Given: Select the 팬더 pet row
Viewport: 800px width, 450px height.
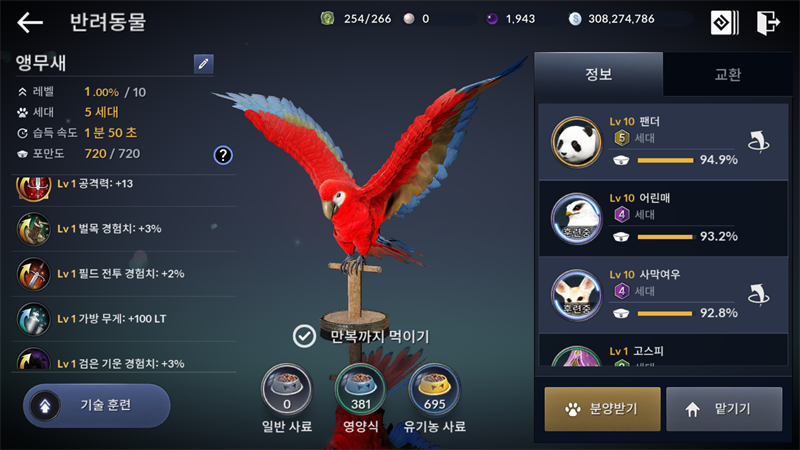Looking at the screenshot, I should tap(660, 142).
